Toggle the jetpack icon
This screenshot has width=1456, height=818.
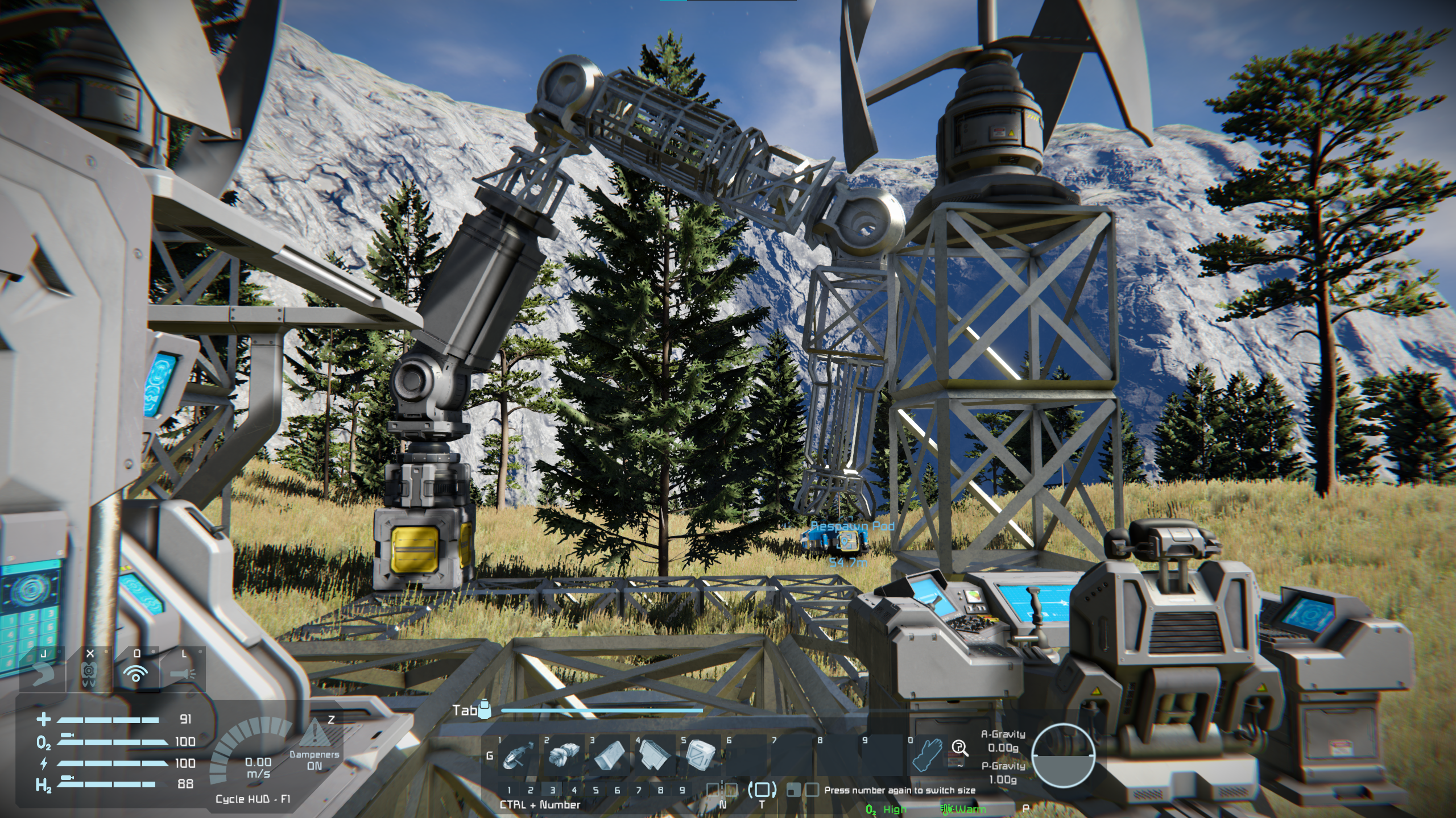(90, 674)
